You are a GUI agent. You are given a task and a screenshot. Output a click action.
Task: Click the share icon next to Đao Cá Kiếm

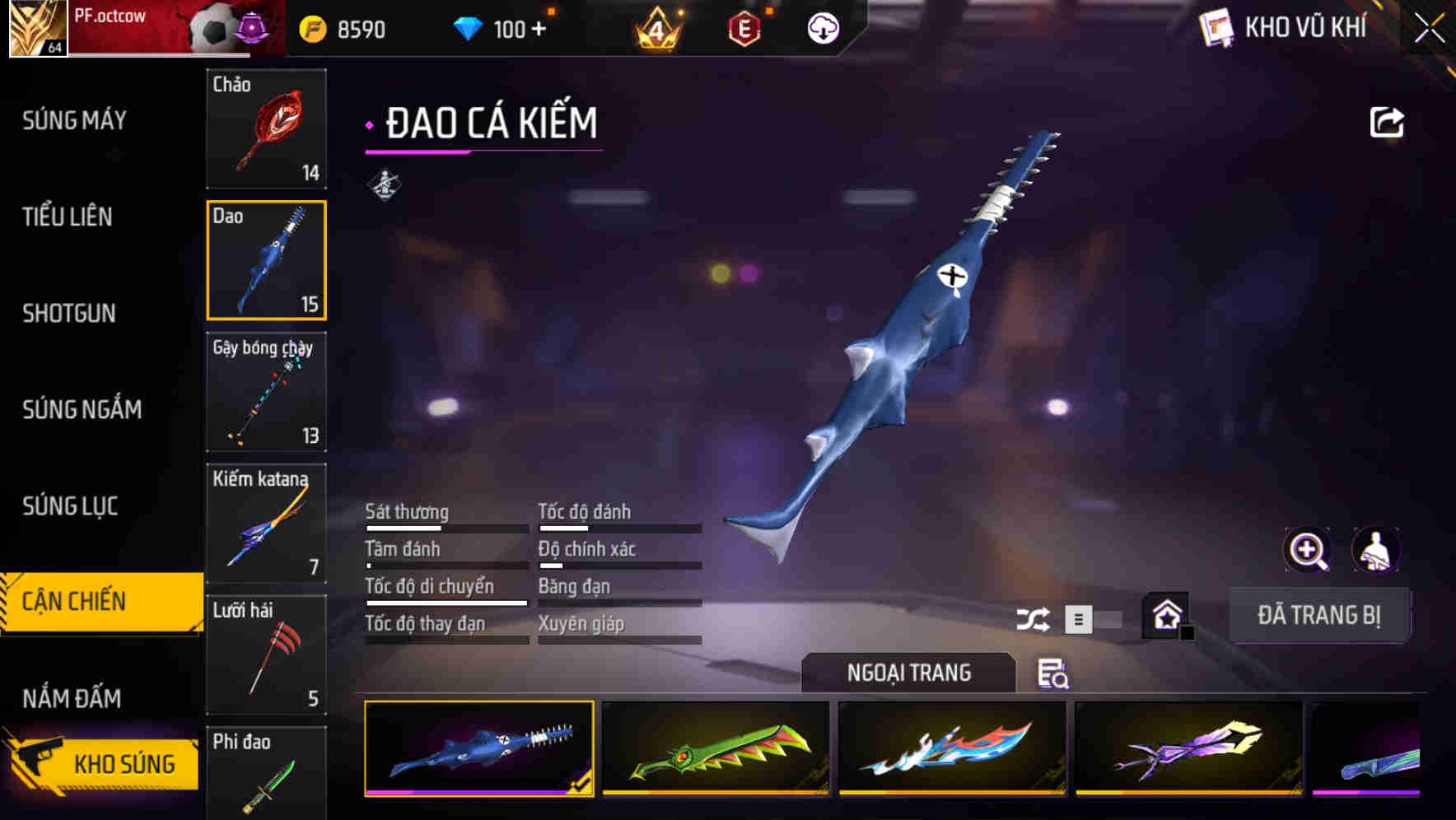[x=1387, y=121]
